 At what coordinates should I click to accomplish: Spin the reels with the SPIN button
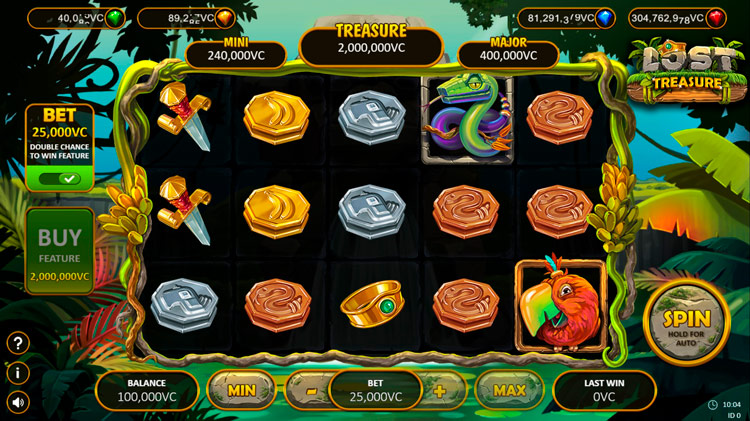[686, 322]
